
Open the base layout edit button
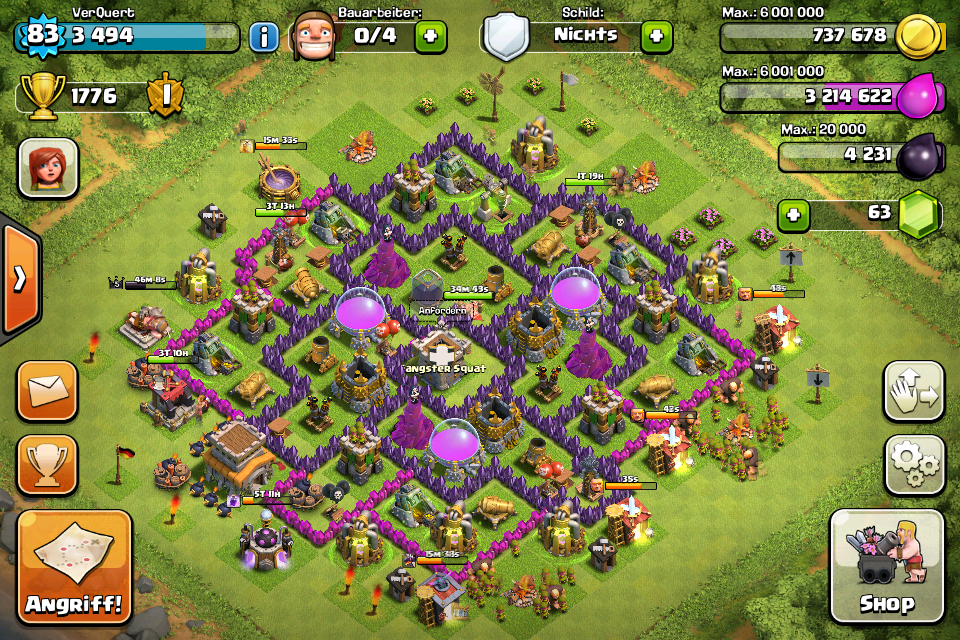[x=914, y=391]
